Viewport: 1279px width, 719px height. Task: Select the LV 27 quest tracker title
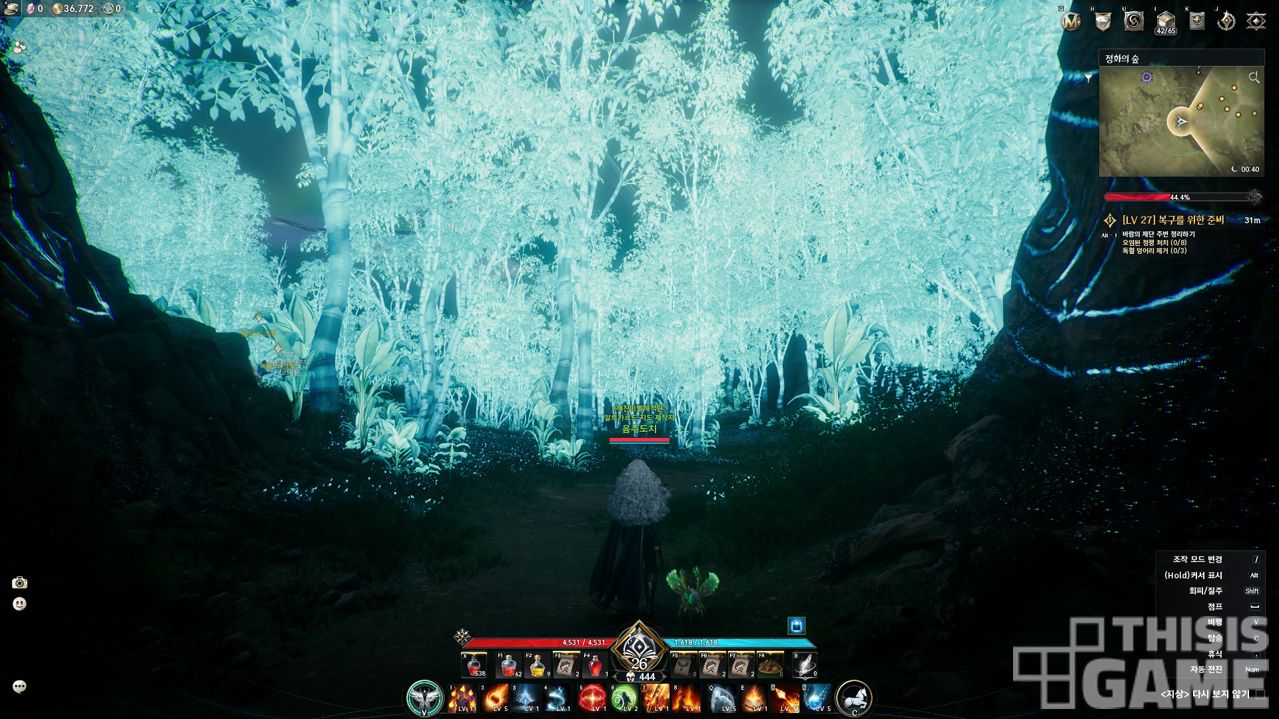coord(1178,220)
